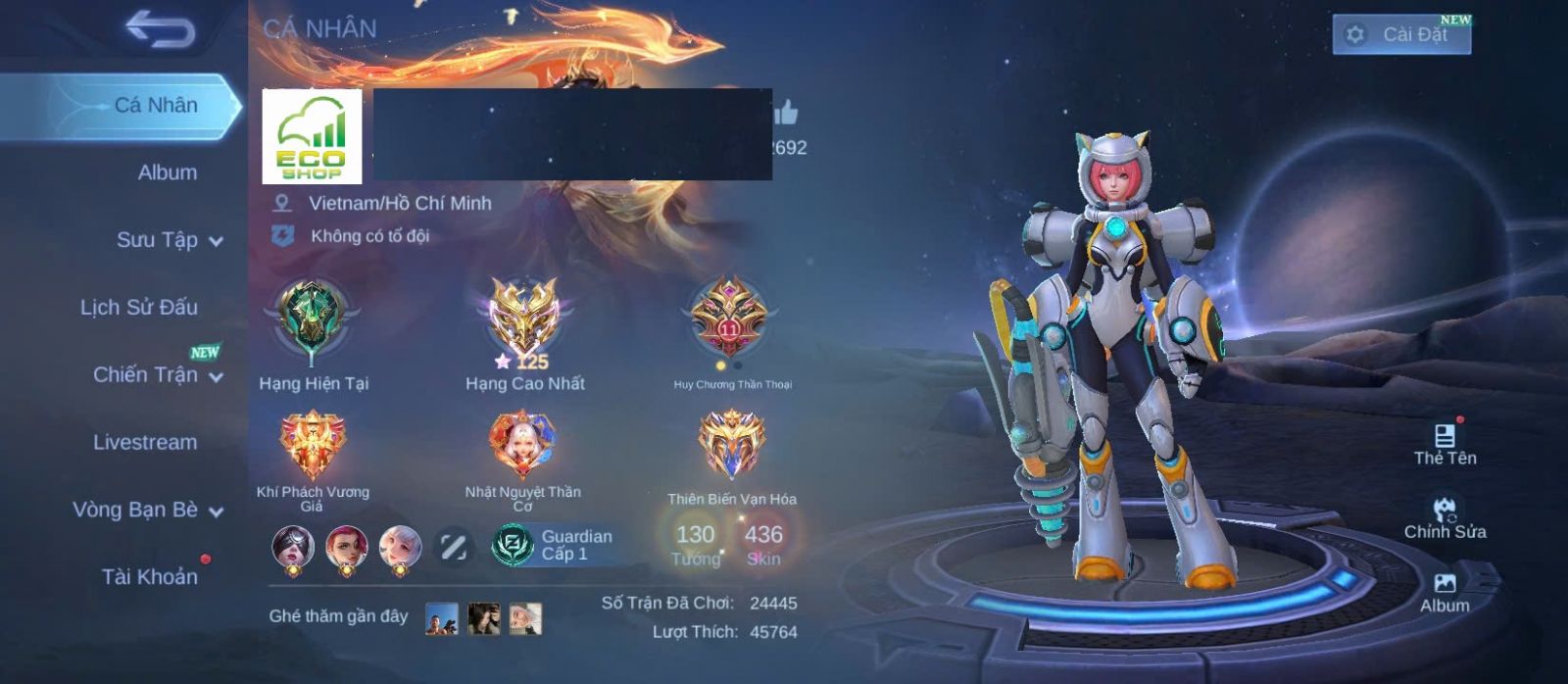This screenshot has width=1568, height=684.
Task: Click the Eco Shop profile avatar
Action: (x=312, y=136)
